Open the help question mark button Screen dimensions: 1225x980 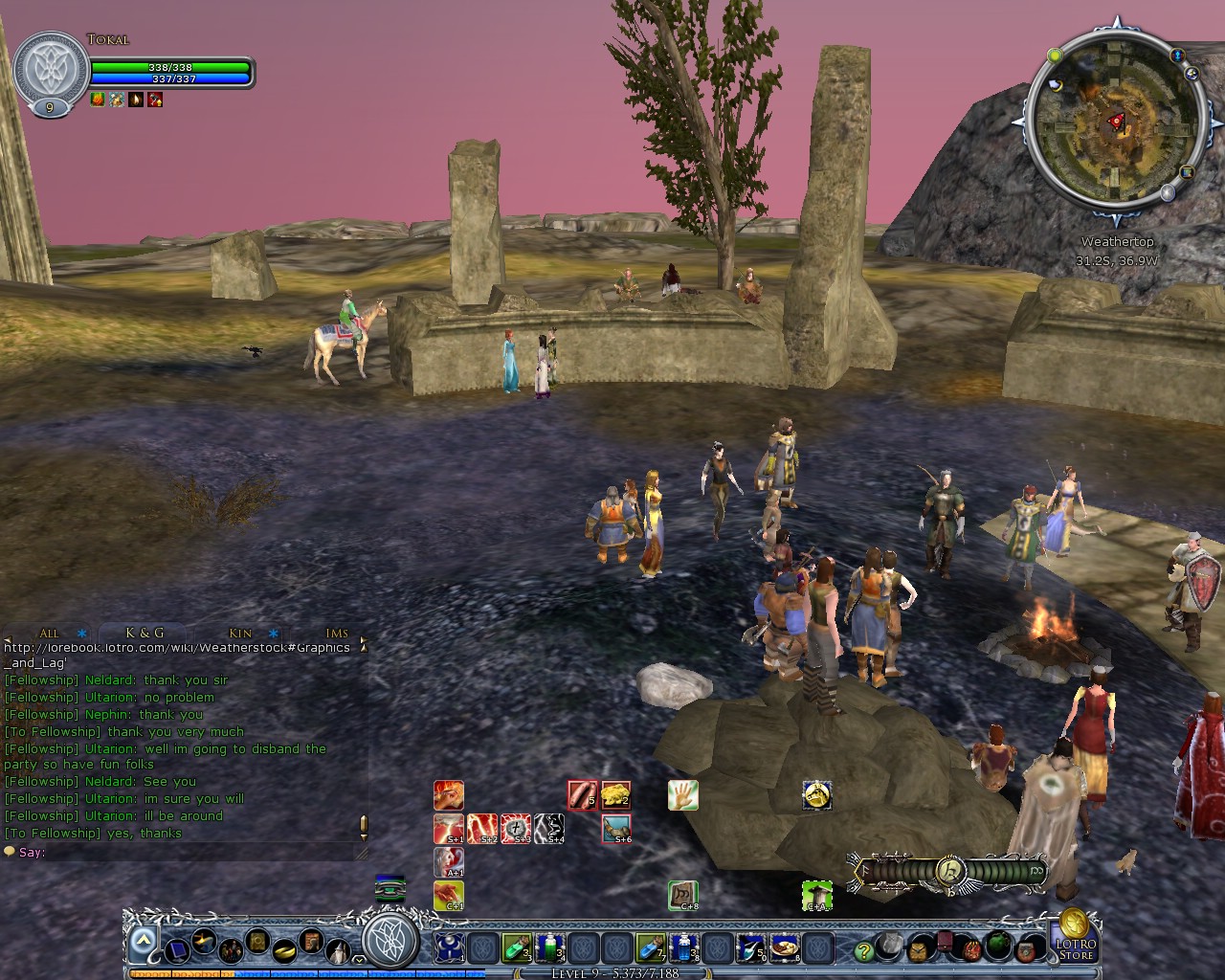[x=864, y=950]
